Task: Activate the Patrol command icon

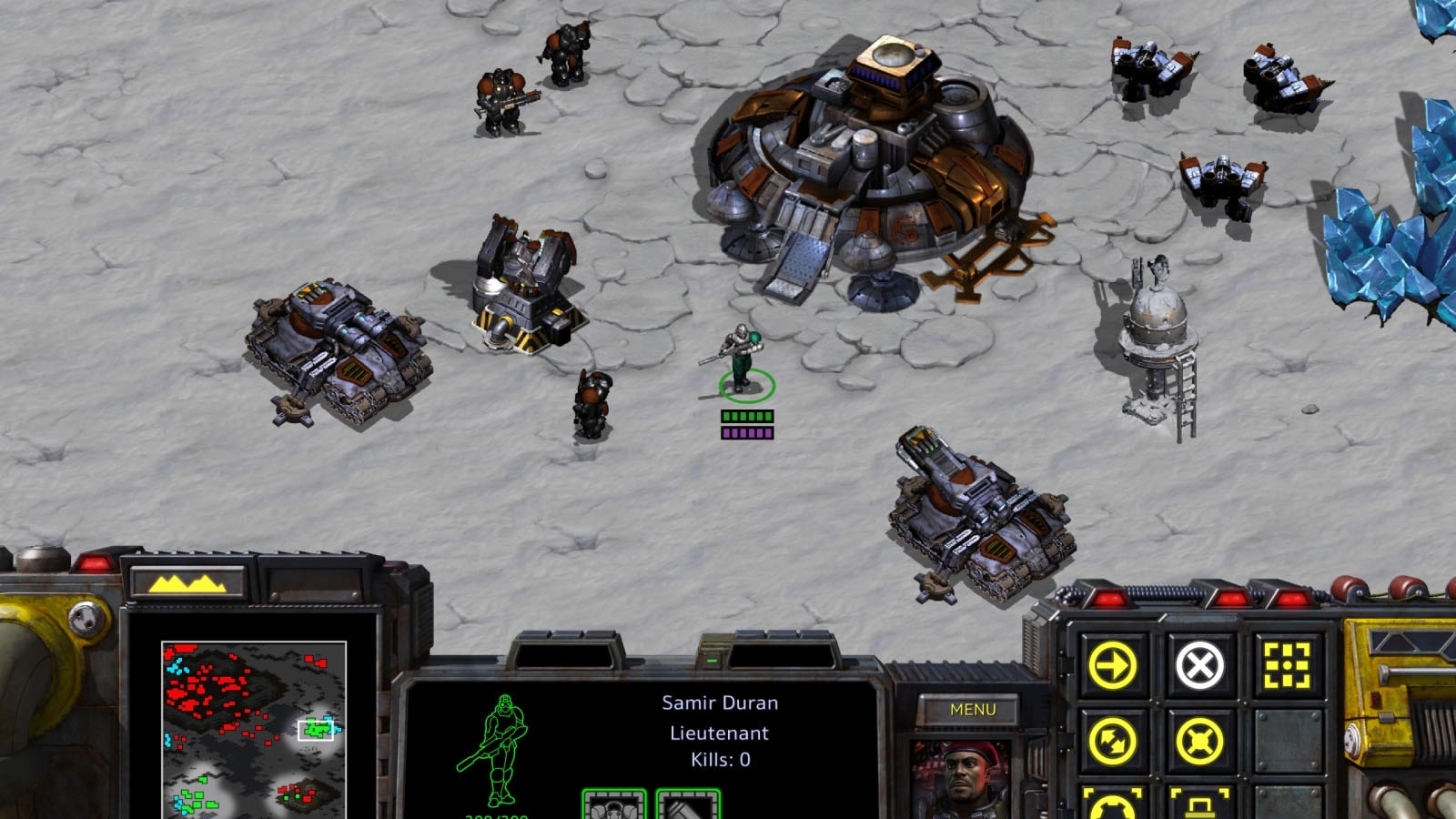Action: 1114,740
